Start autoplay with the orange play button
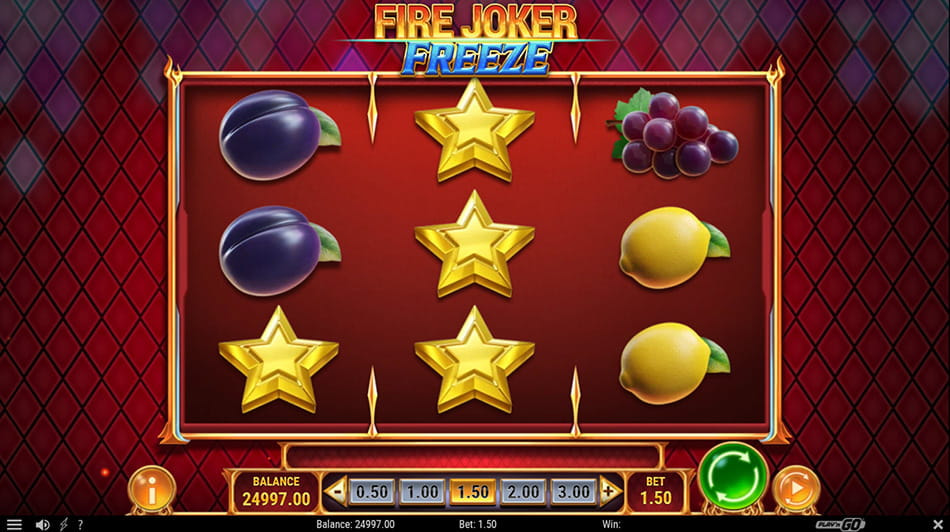 [796, 490]
